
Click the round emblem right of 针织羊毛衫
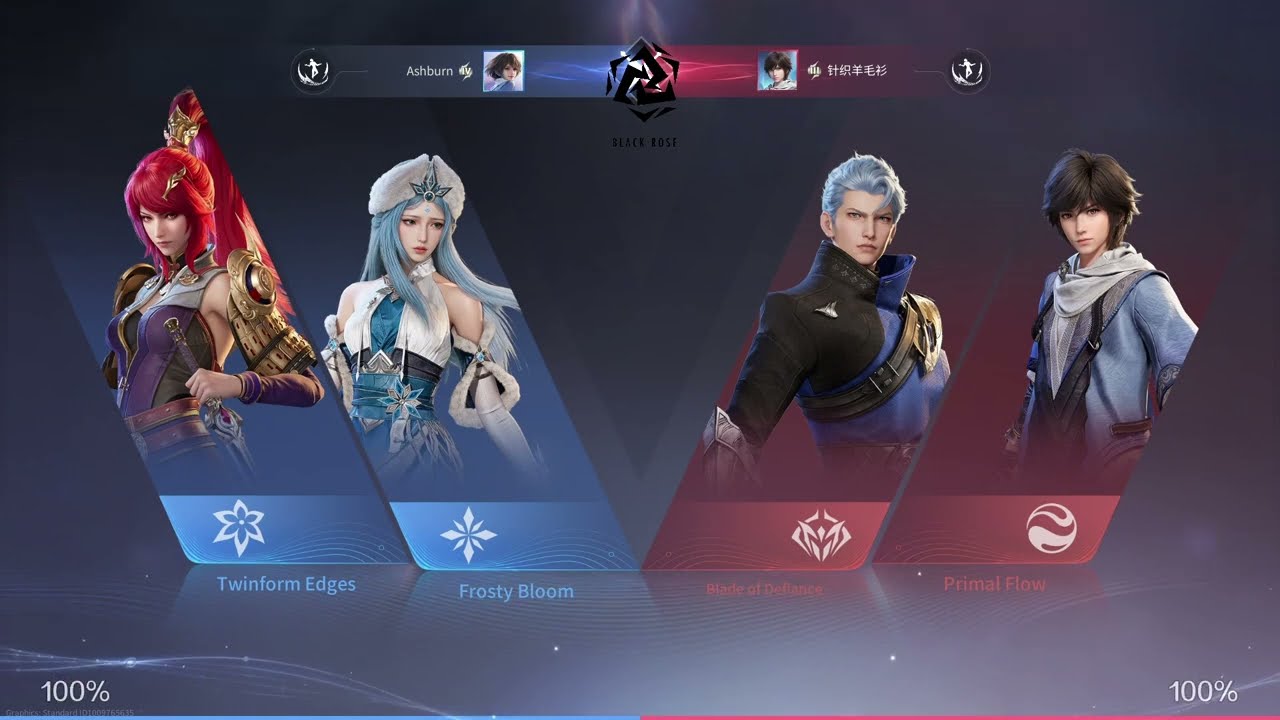968,71
